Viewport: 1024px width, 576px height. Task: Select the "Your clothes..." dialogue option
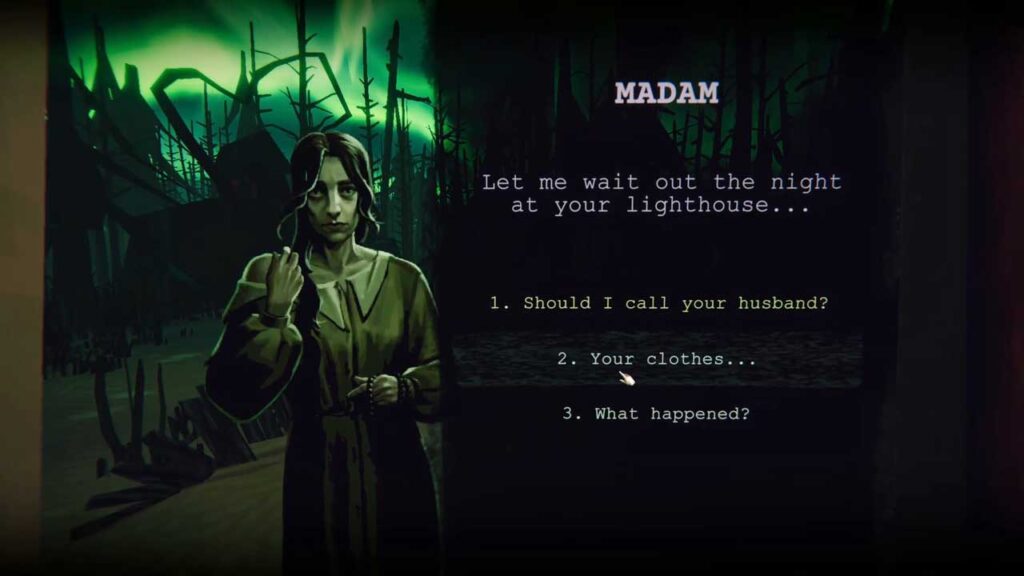pyautogui.click(x=657, y=358)
